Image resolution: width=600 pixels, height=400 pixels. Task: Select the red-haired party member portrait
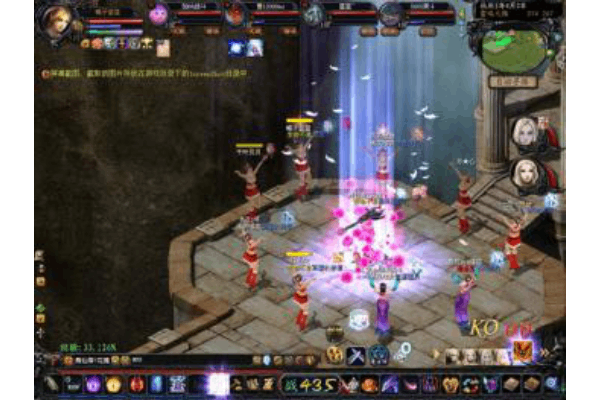coord(235,14)
